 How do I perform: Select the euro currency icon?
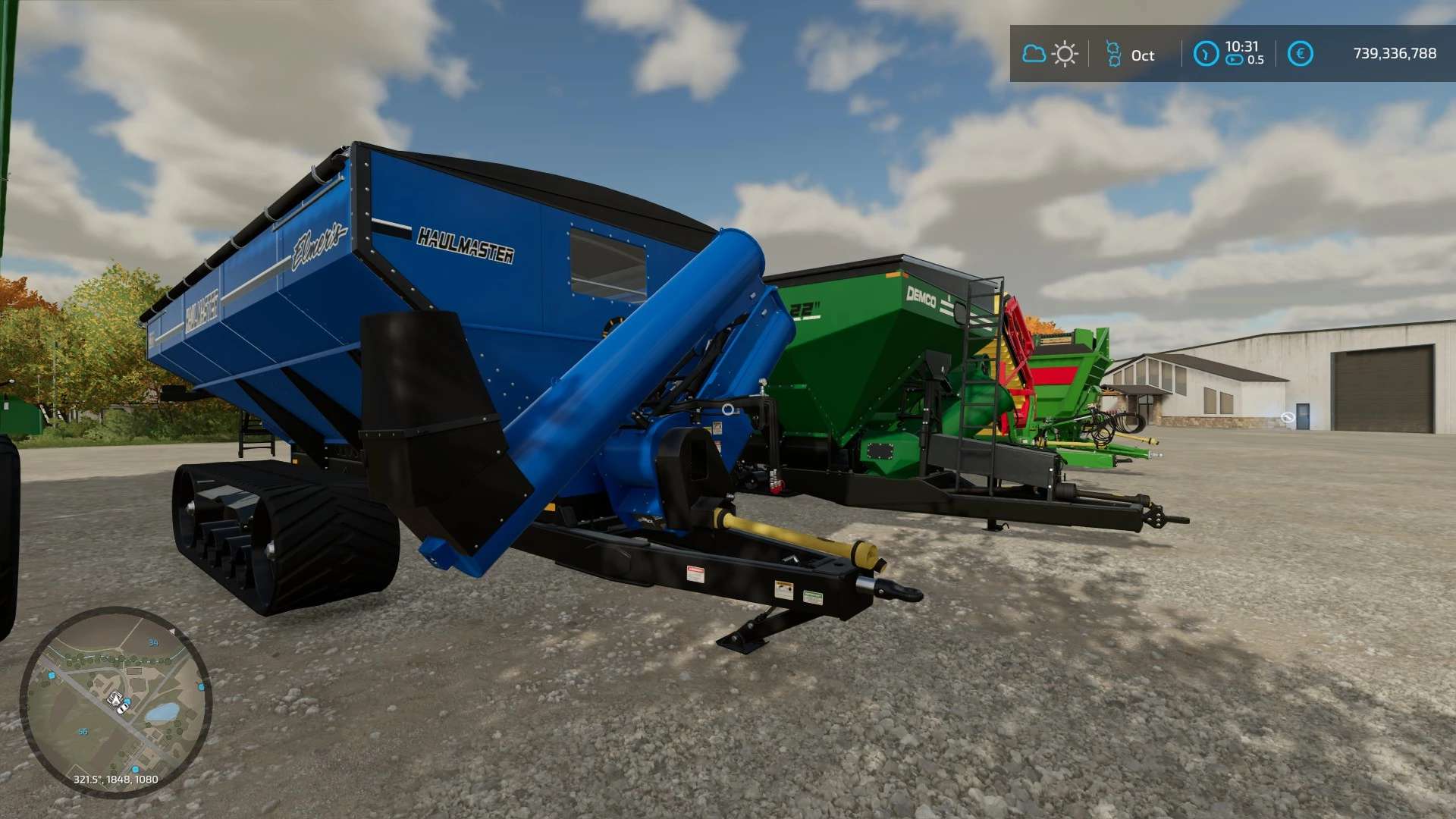pyautogui.click(x=1300, y=54)
